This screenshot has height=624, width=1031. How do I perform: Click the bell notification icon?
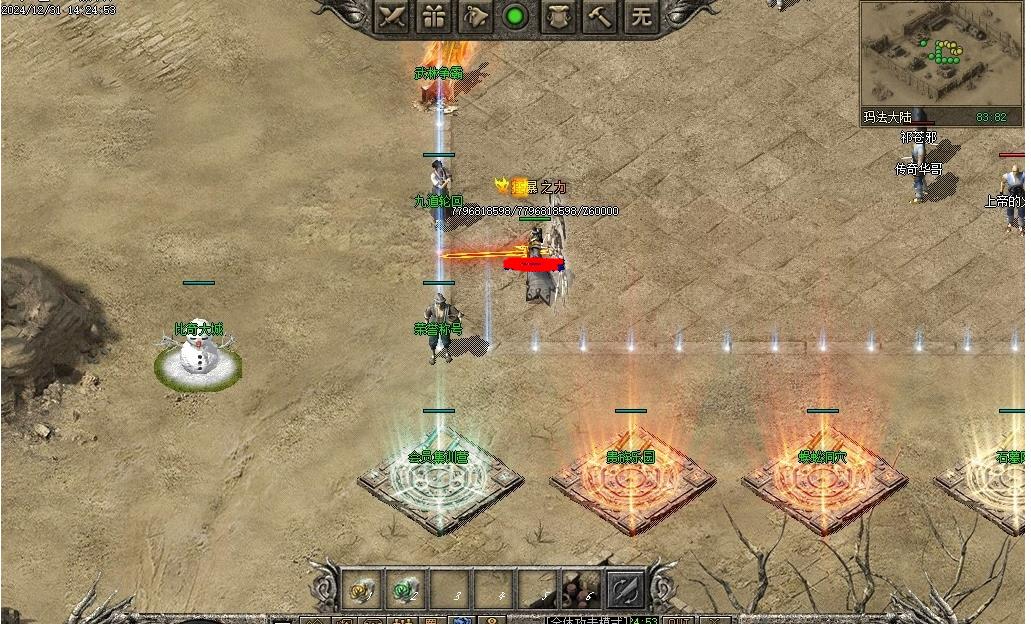pyautogui.click(x=475, y=16)
